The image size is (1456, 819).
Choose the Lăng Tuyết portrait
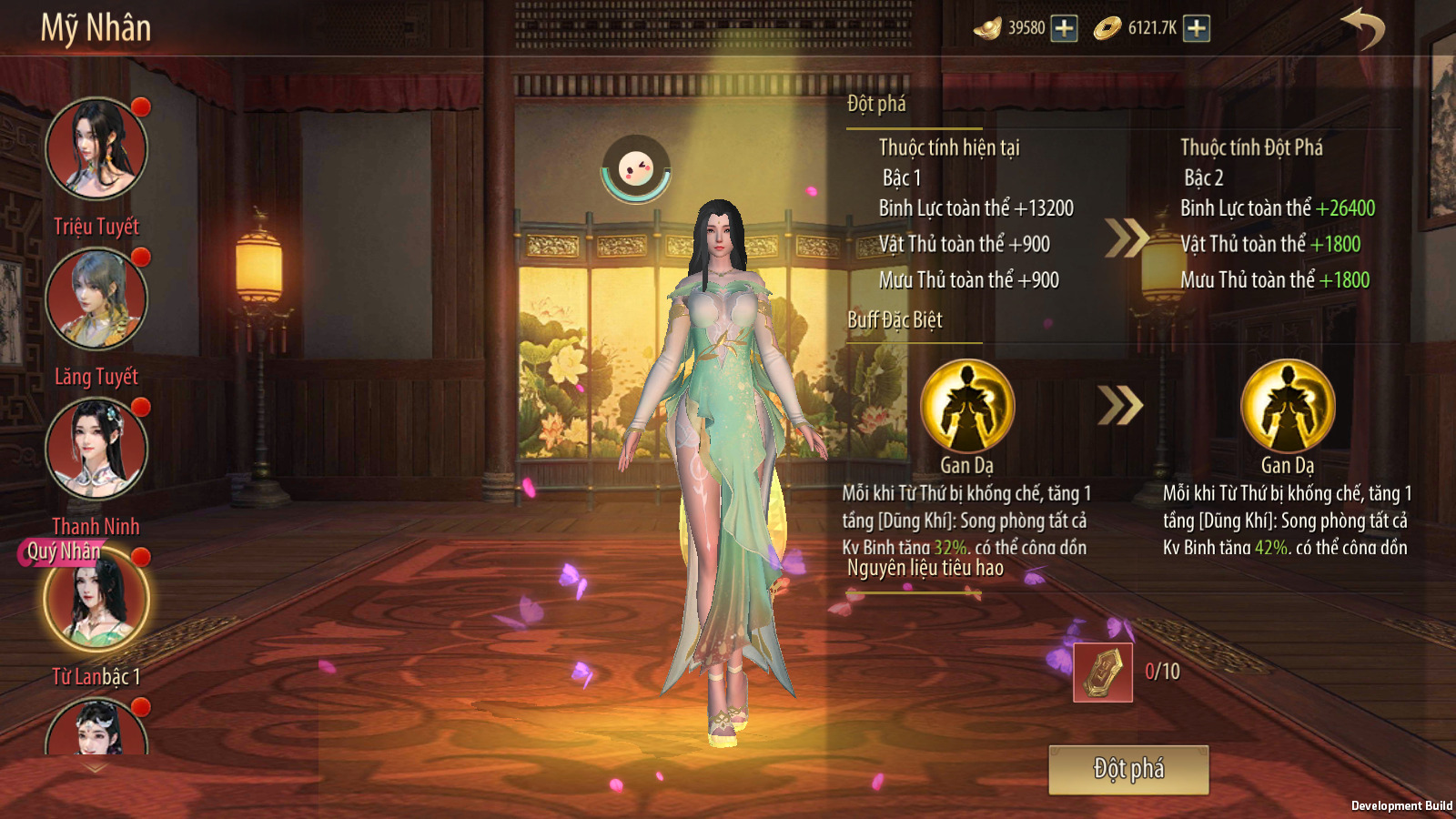tap(96, 298)
